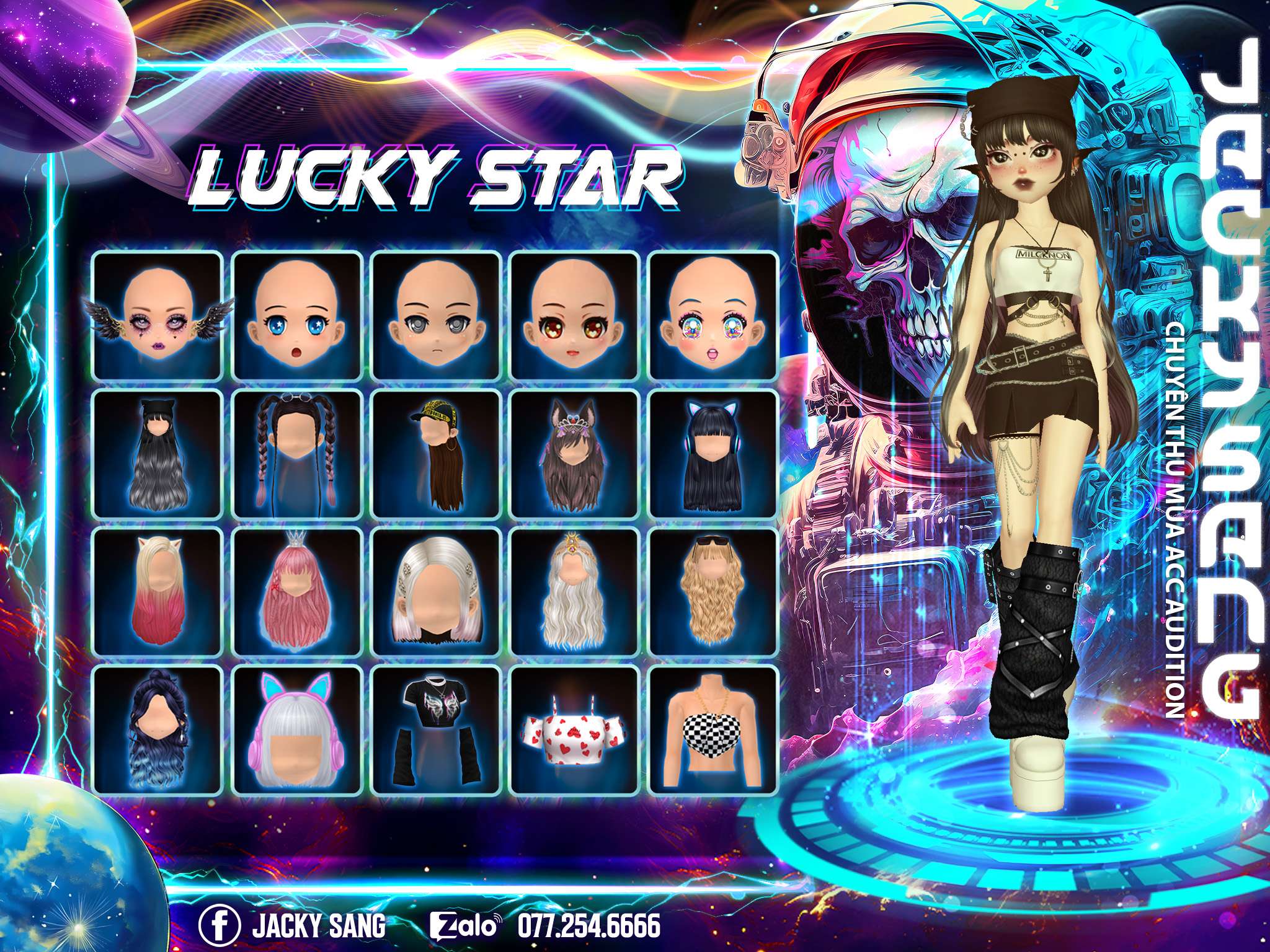1270x952 pixels.
Task: Select the braided pigtails with goggles hairstyle
Action: [x=297, y=454]
